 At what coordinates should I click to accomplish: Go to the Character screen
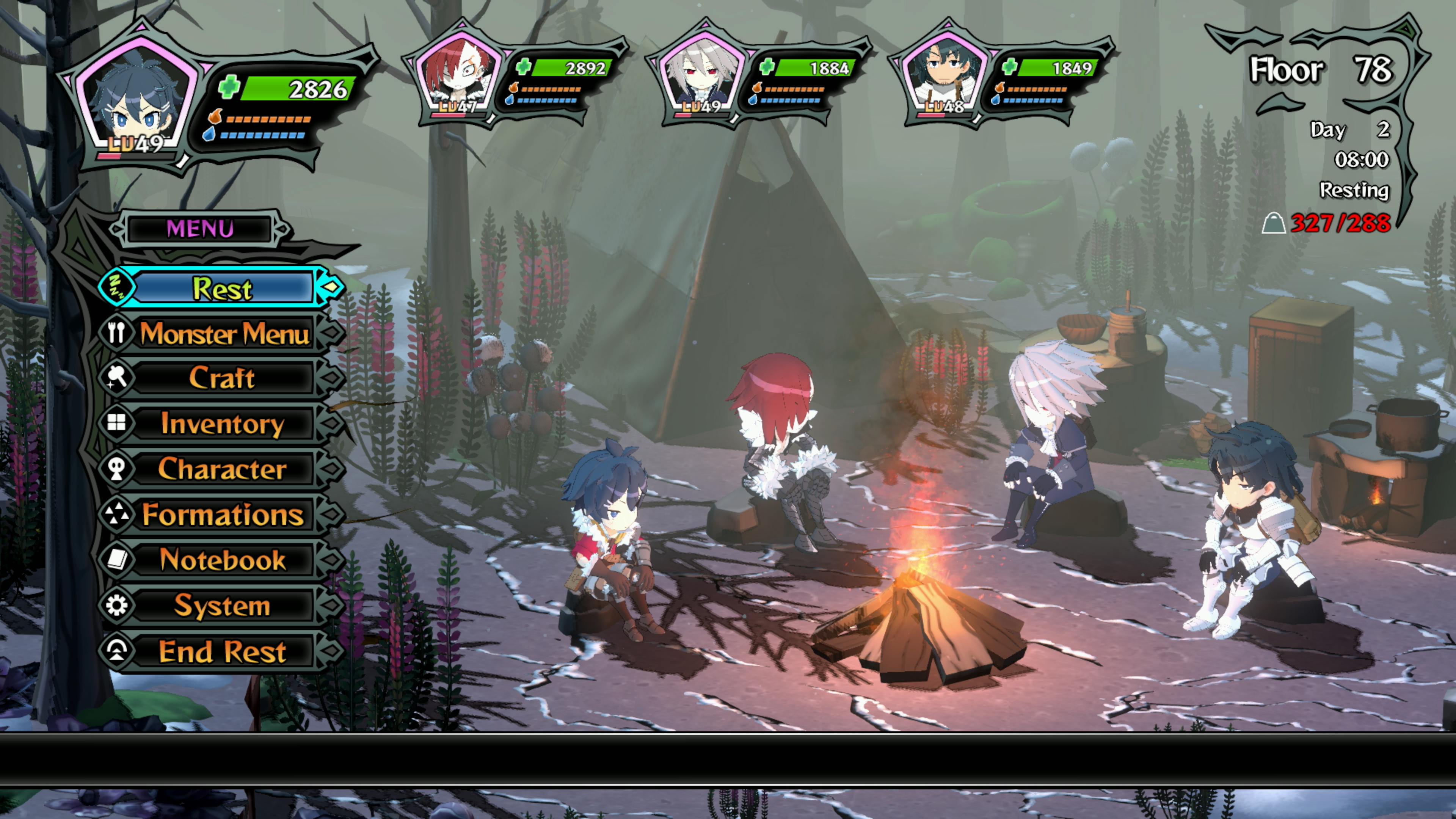click(x=222, y=469)
